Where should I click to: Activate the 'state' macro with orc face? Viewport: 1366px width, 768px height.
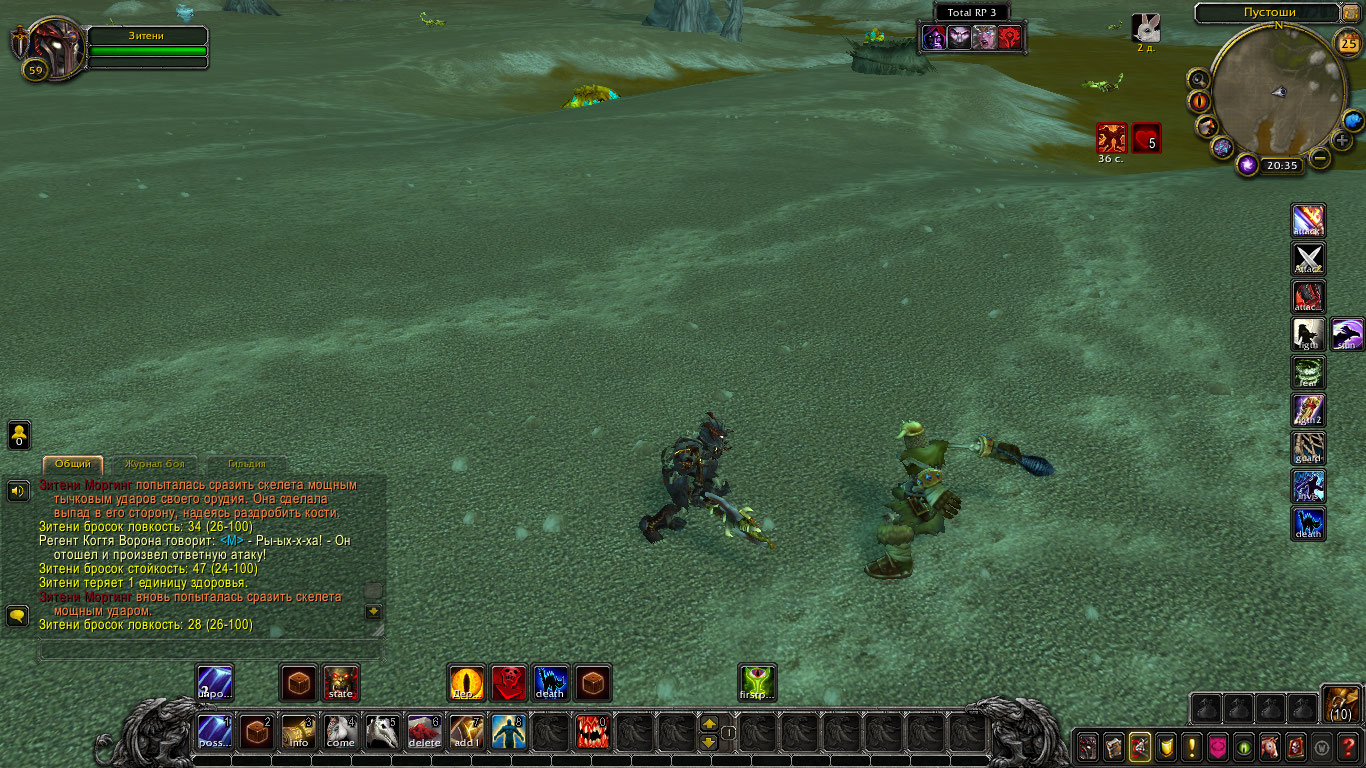(x=341, y=683)
